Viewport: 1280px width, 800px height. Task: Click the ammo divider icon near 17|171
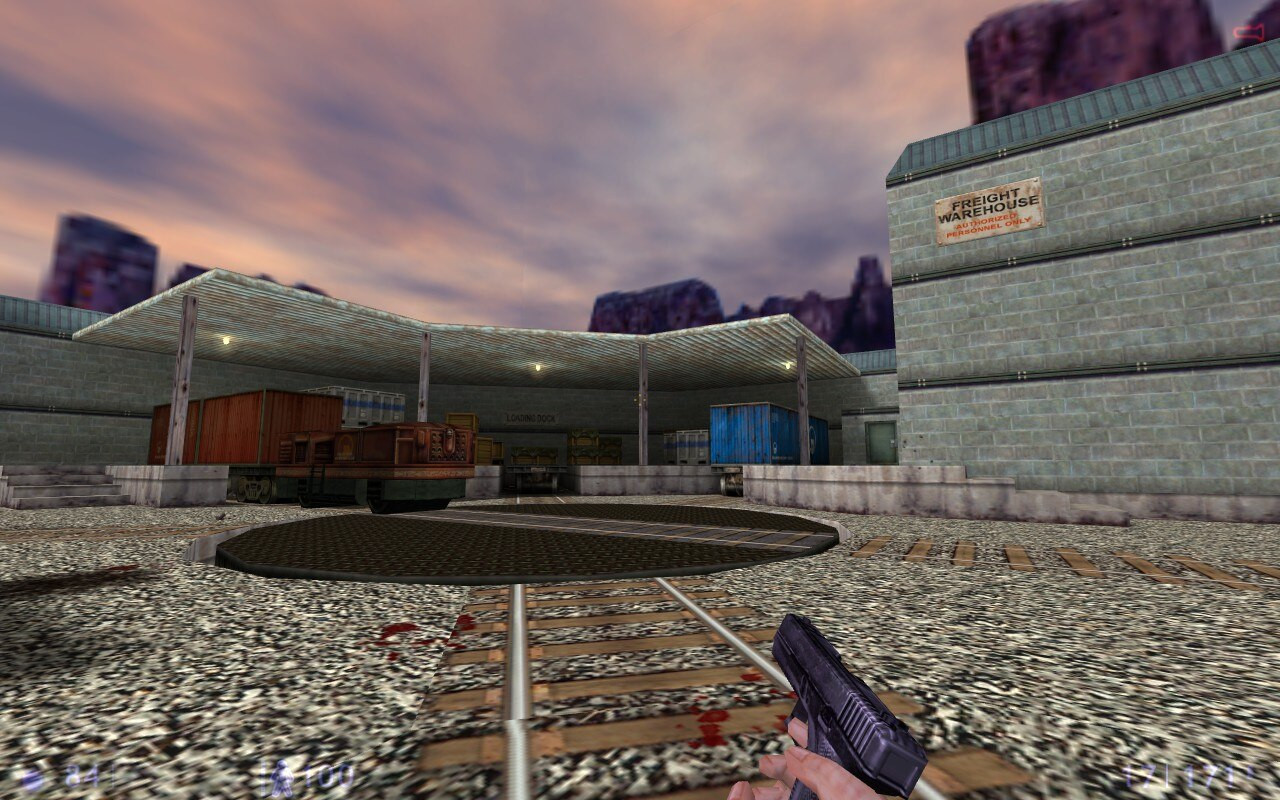point(1167,775)
